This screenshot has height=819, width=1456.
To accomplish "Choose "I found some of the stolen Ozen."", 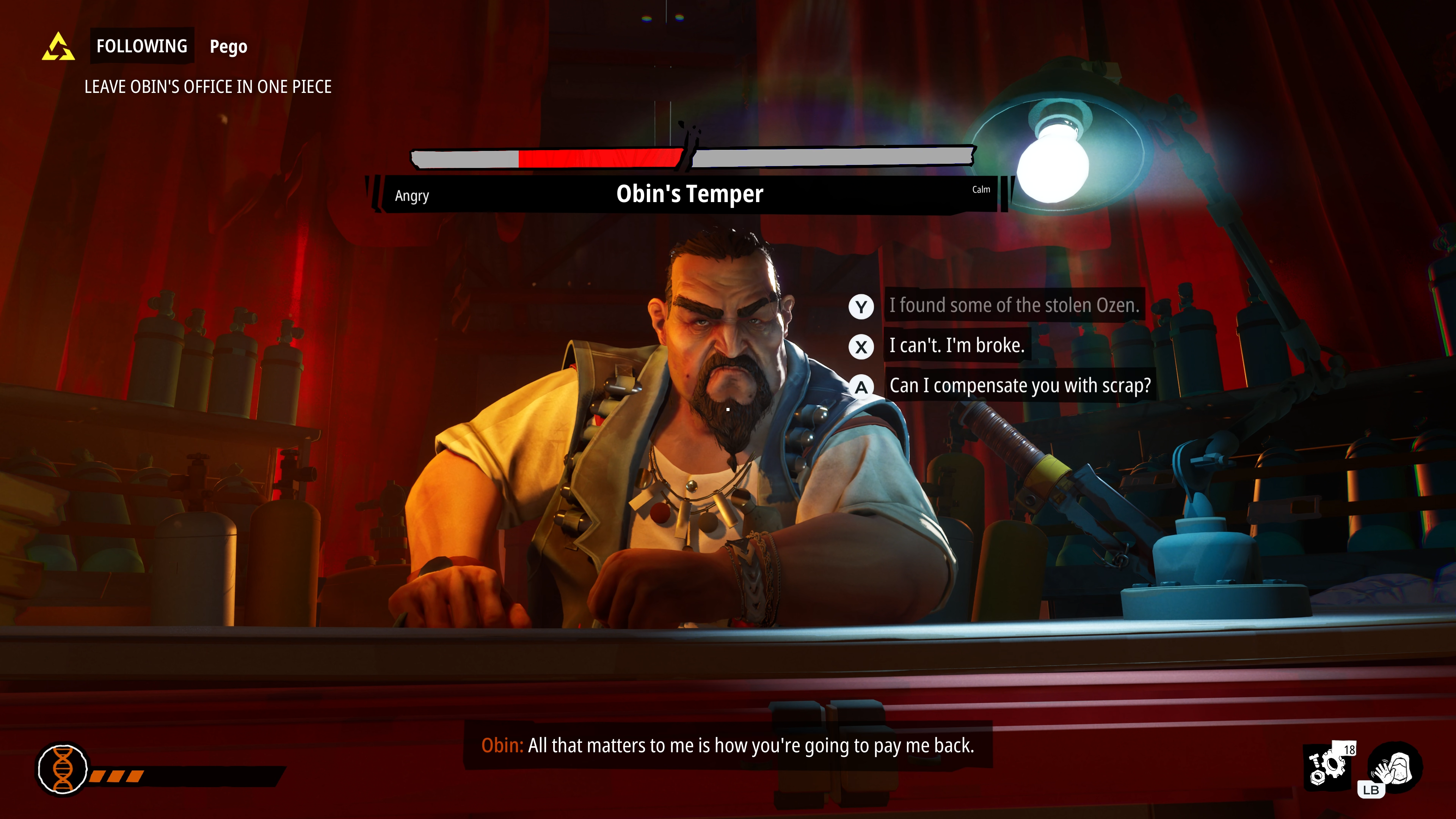I will tap(1014, 306).
